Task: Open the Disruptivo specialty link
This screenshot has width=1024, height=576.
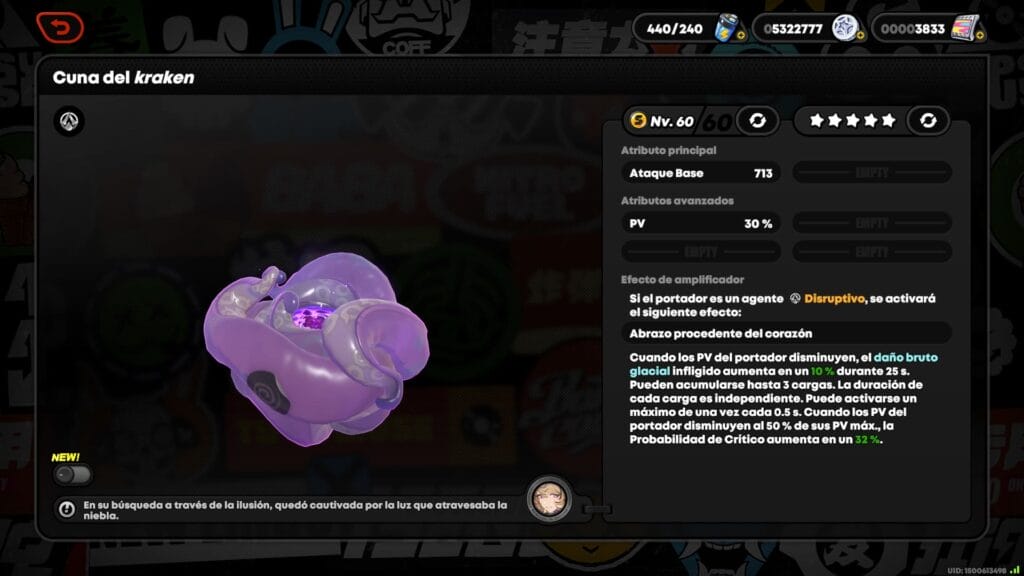Action: [x=834, y=298]
